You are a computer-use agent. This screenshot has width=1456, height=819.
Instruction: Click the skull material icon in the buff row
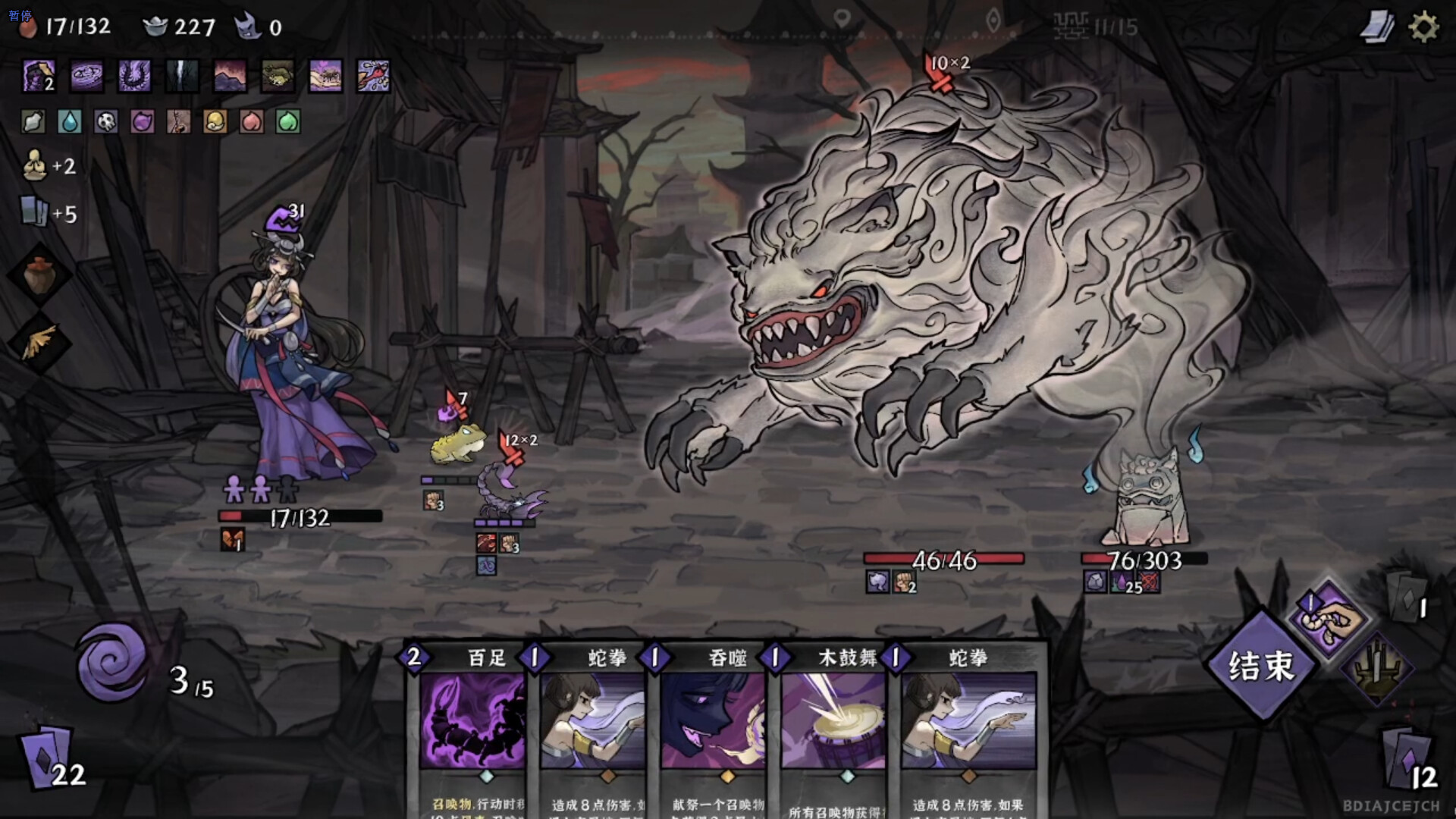pyautogui.click(x=106, y=122)
